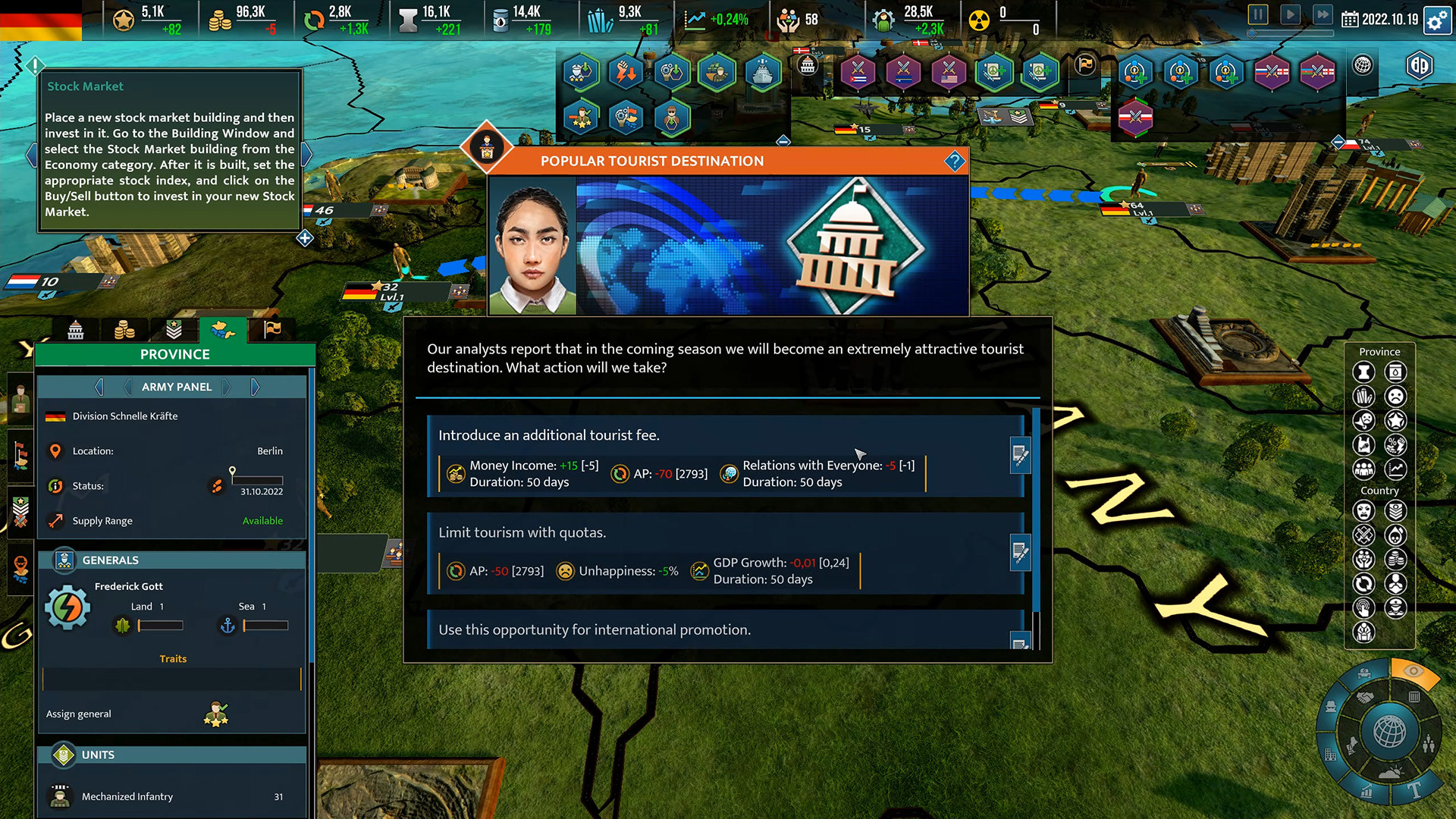This screenshot has width=1456, height=819.
Task: Toggle fast forward game speed control
Action: pos(1323,14)
